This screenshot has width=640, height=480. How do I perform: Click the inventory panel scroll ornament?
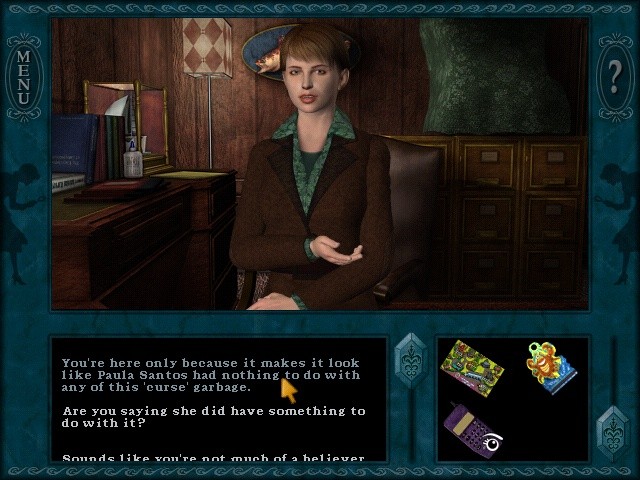(x=612, y=431)
